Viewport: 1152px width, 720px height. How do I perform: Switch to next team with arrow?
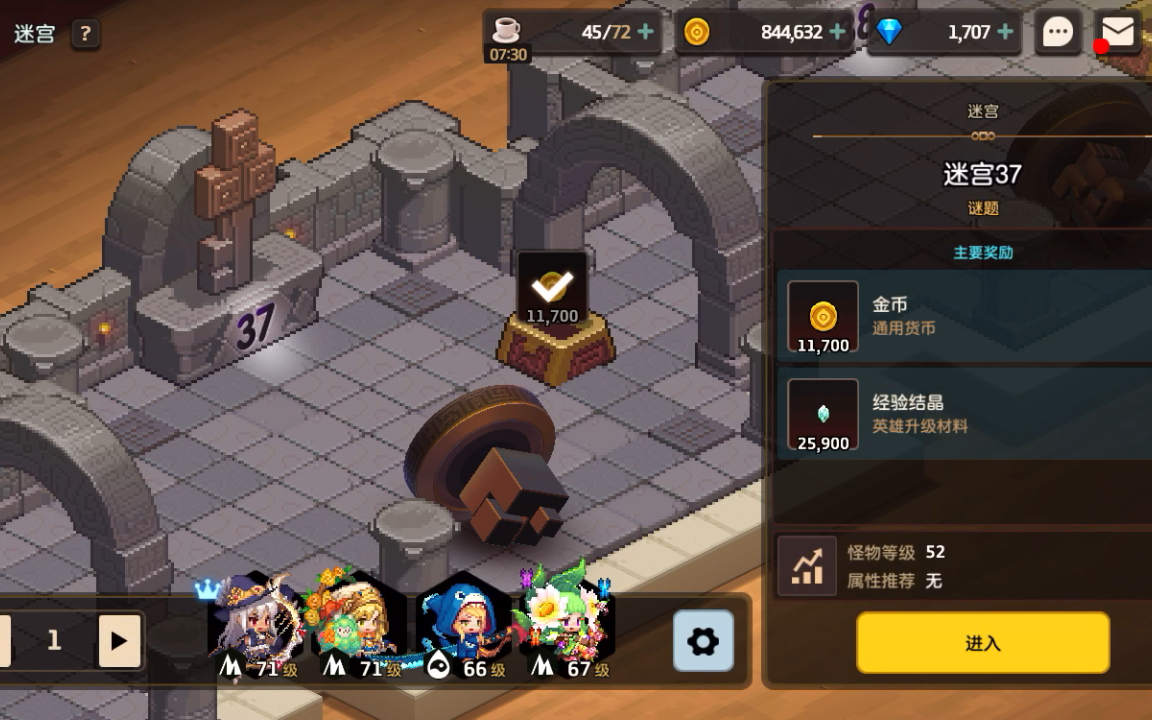pos(119,641)
